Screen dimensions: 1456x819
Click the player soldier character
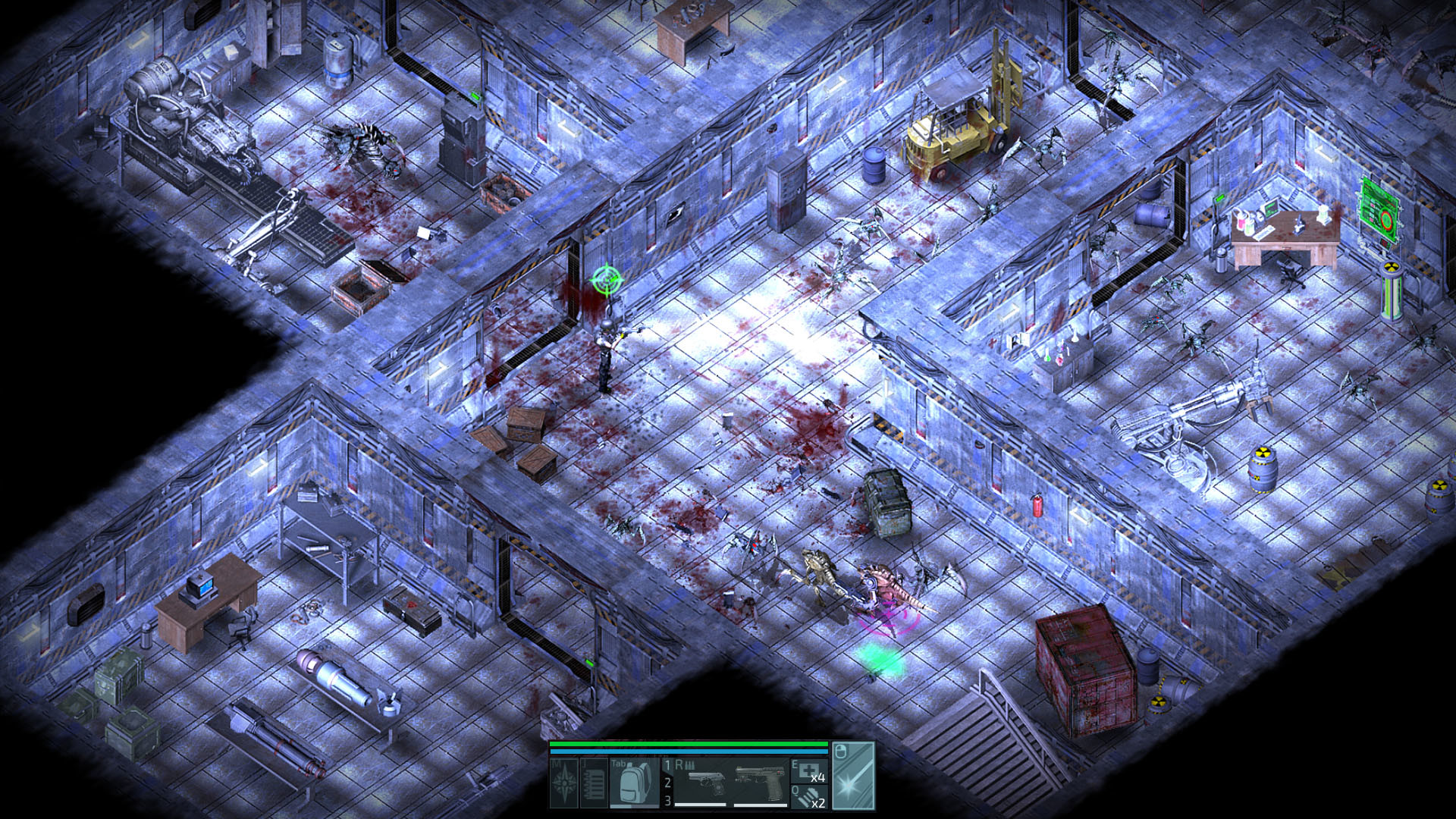pyautogui.click(x=607, y=356)
